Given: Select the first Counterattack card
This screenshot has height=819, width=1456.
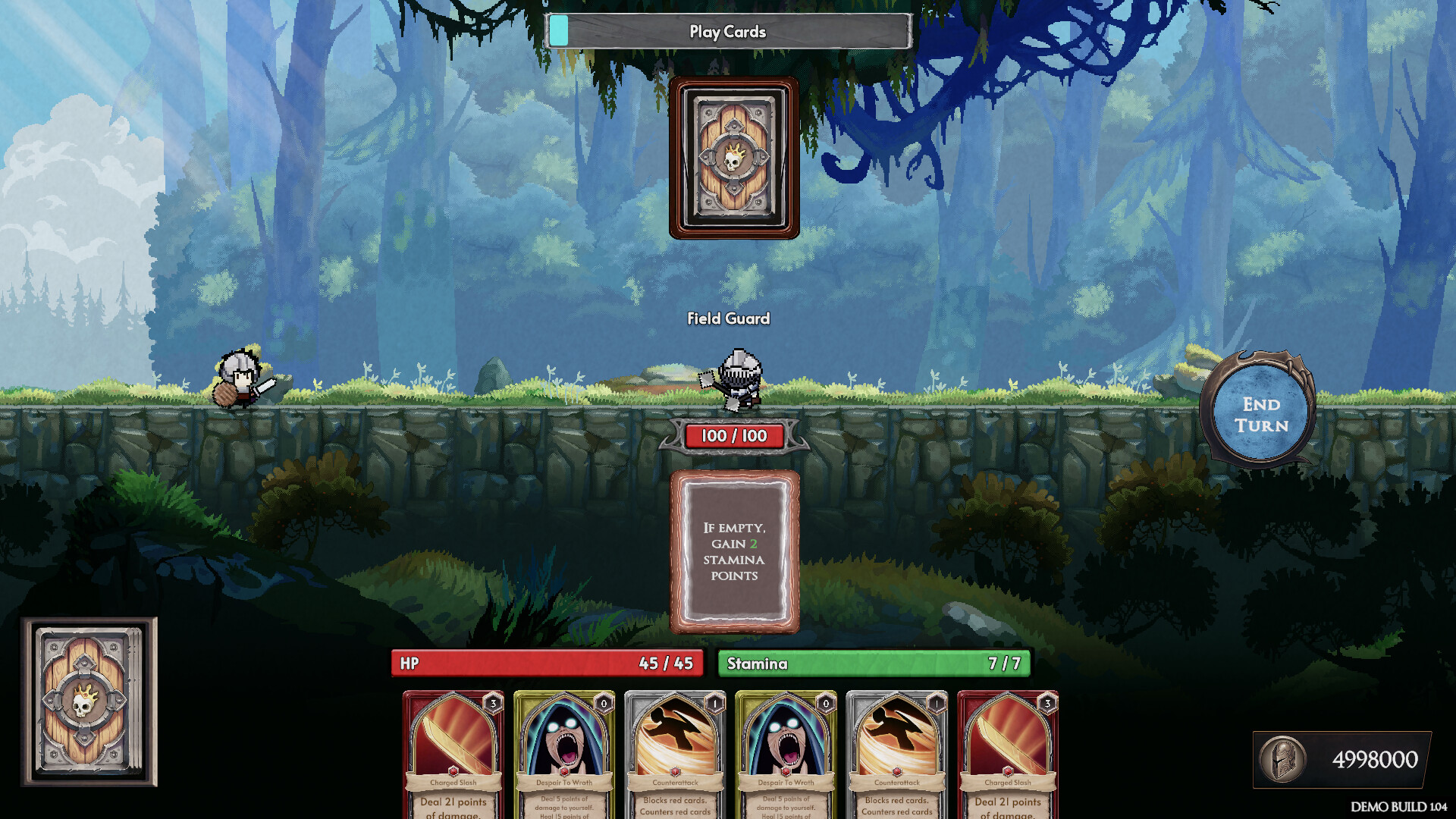Looking at the screenshot, I should coord(674,751).
